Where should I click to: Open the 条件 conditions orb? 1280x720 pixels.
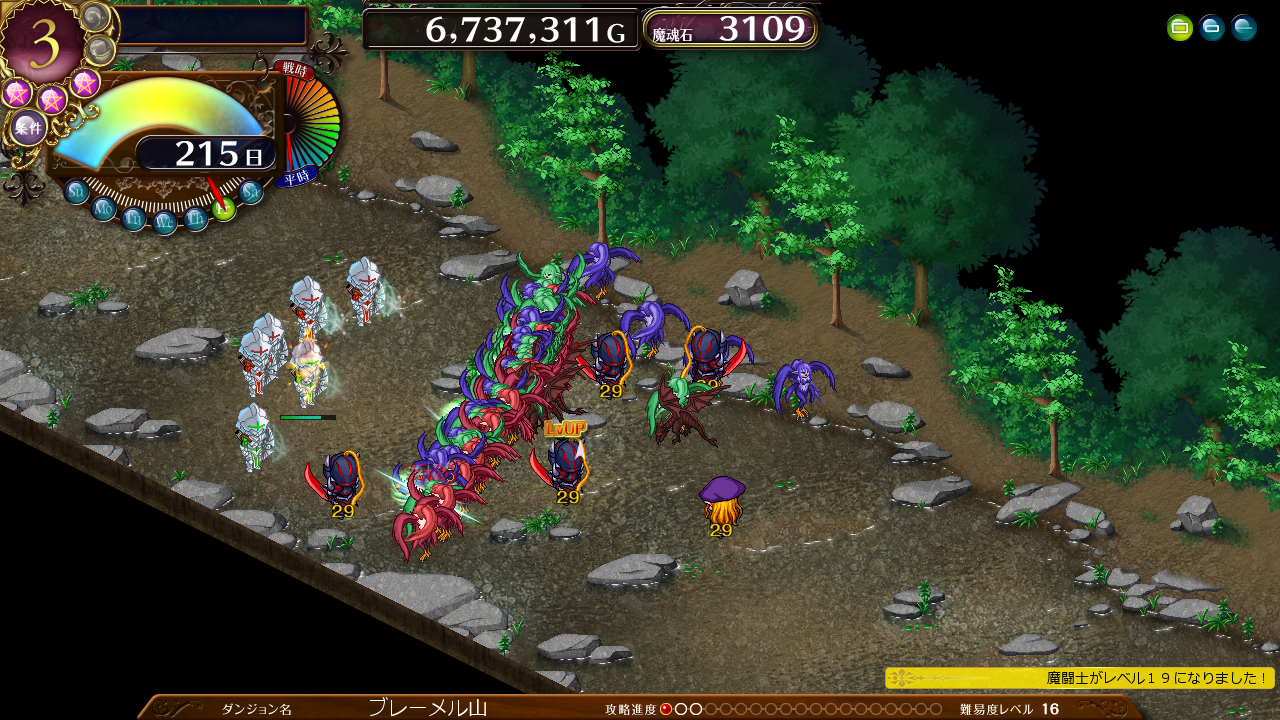tap(28, 128)
